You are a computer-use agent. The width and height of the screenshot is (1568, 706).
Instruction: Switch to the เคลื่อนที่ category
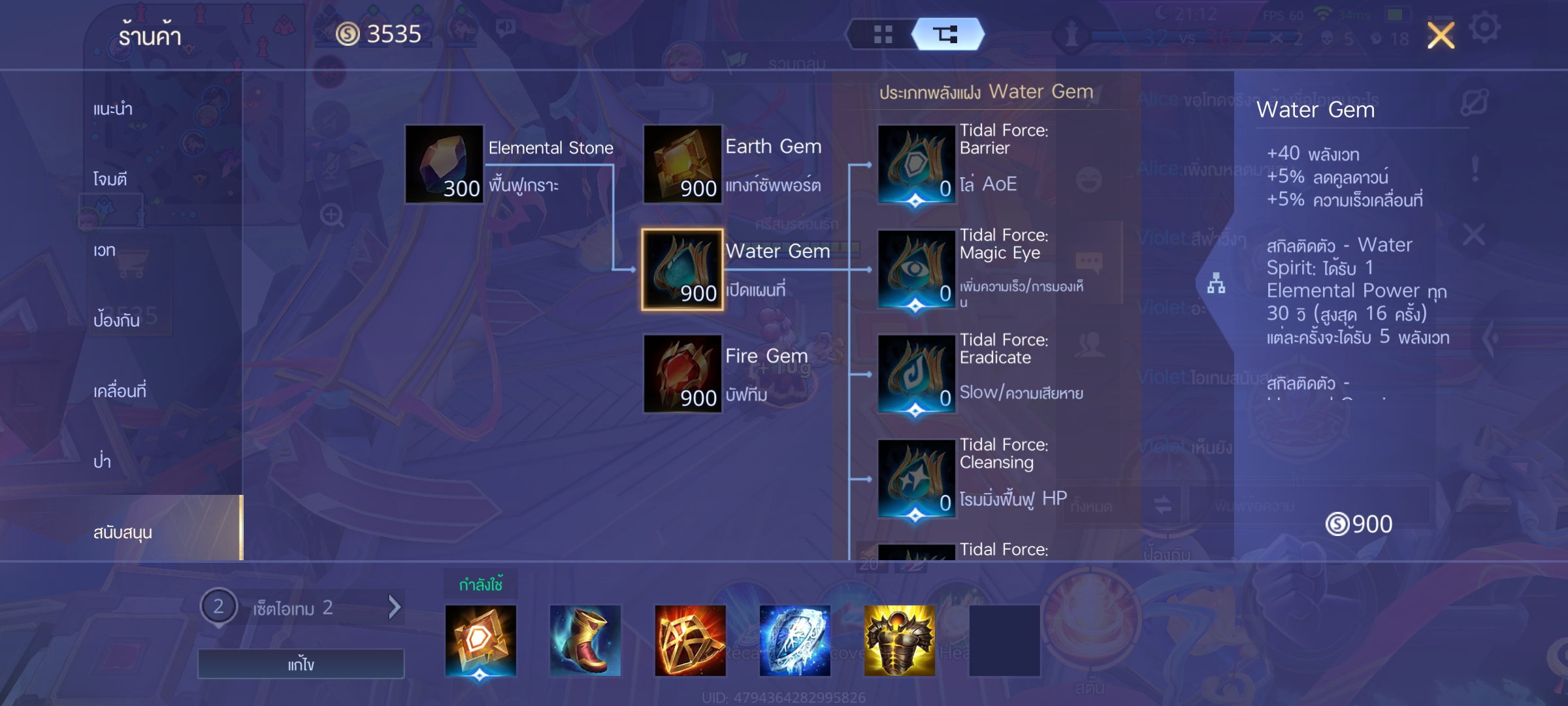coord(120,391)
